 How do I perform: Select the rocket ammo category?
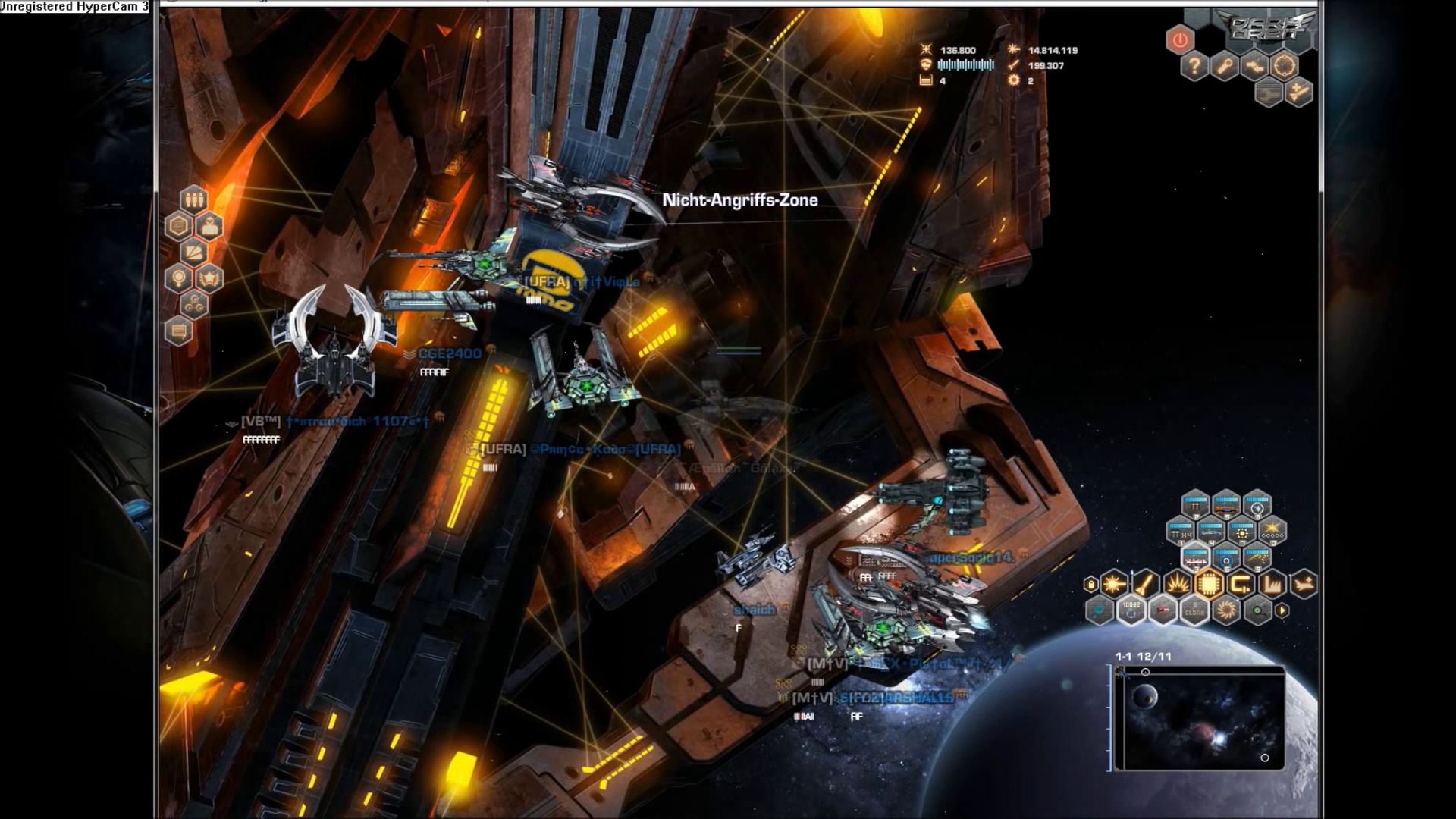click(1146, 584)
